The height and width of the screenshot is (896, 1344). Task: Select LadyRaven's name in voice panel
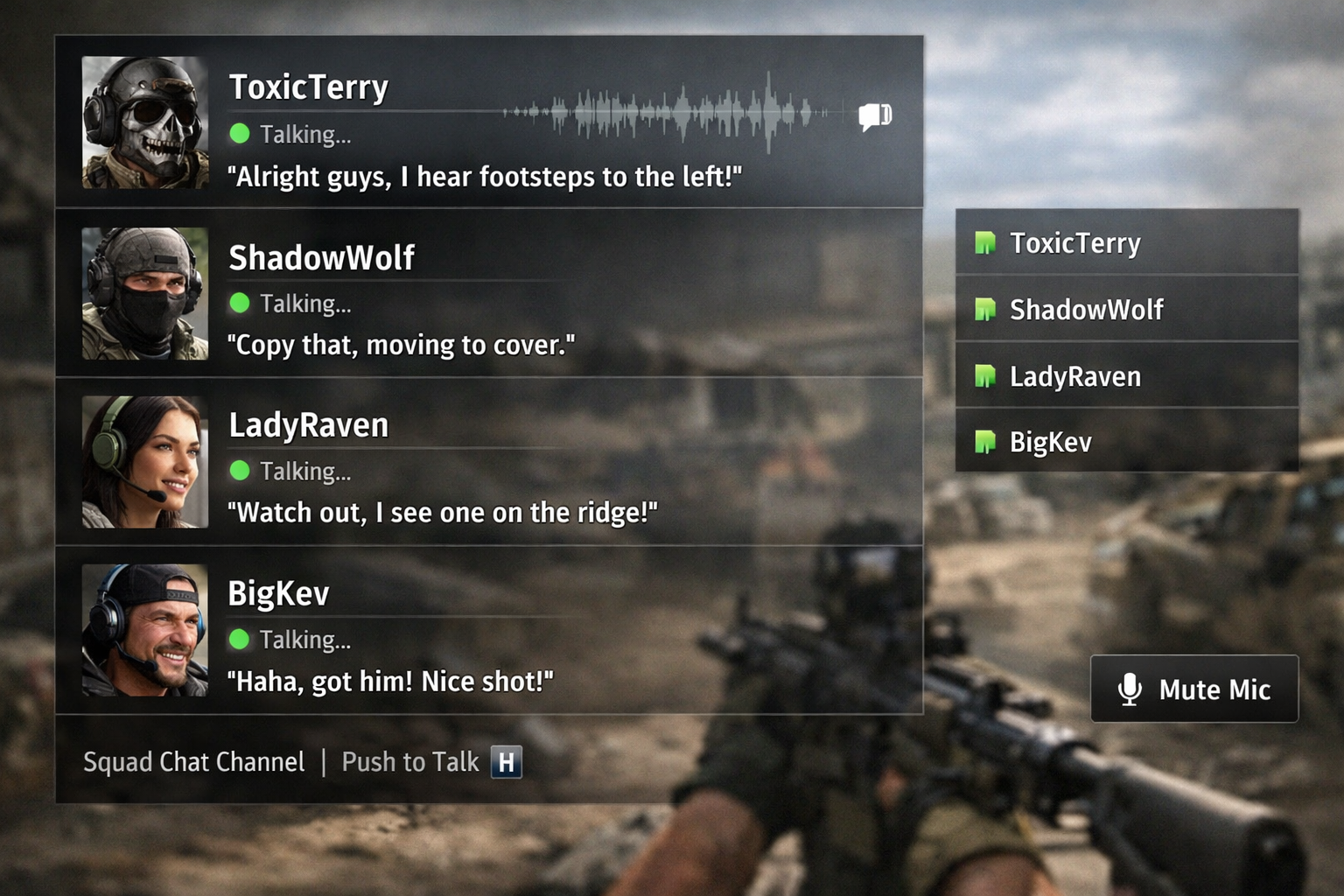(x=308, y=425)
